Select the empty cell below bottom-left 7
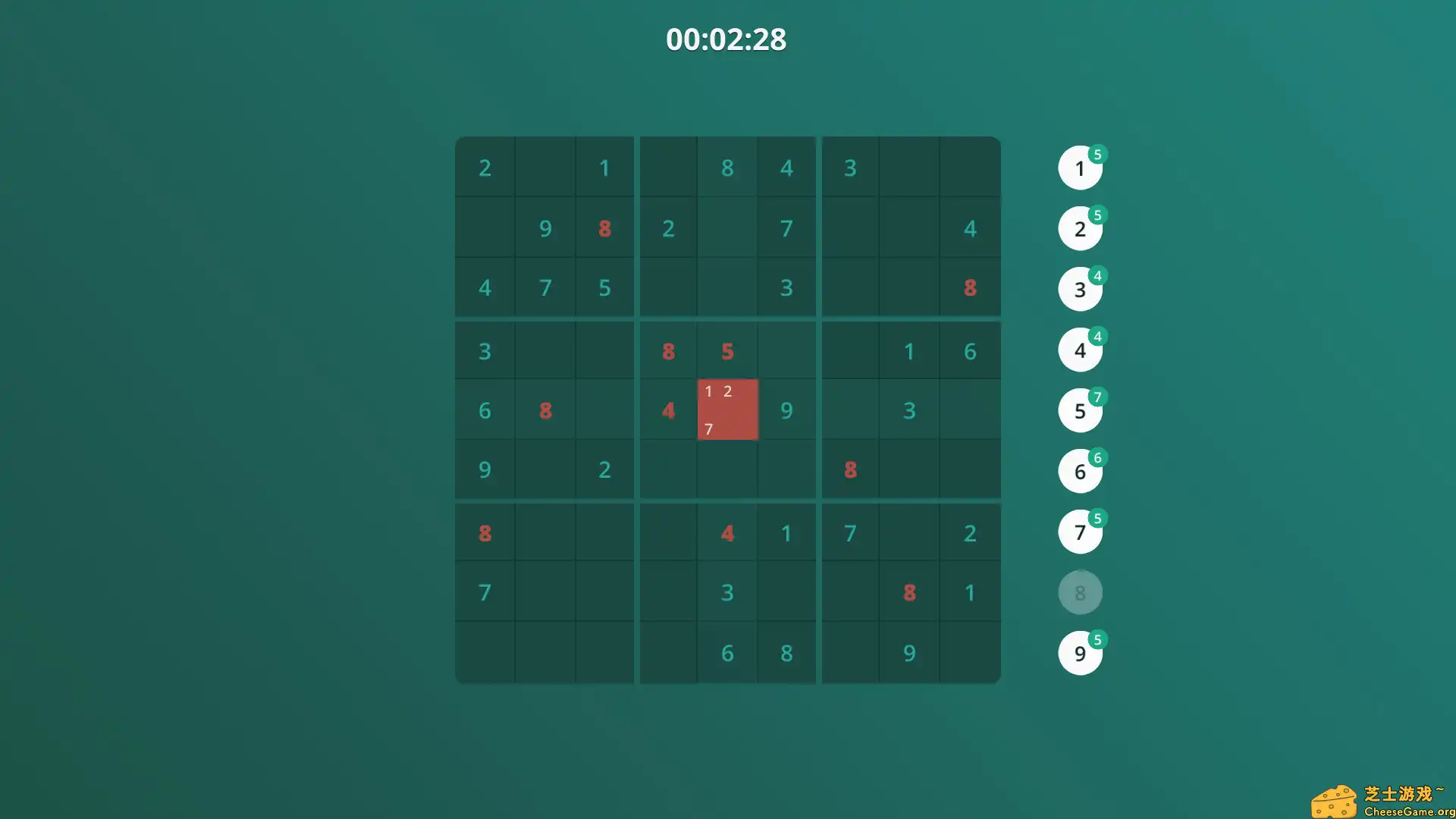This screenshot has height=819, width=1456. coord(485,652)
